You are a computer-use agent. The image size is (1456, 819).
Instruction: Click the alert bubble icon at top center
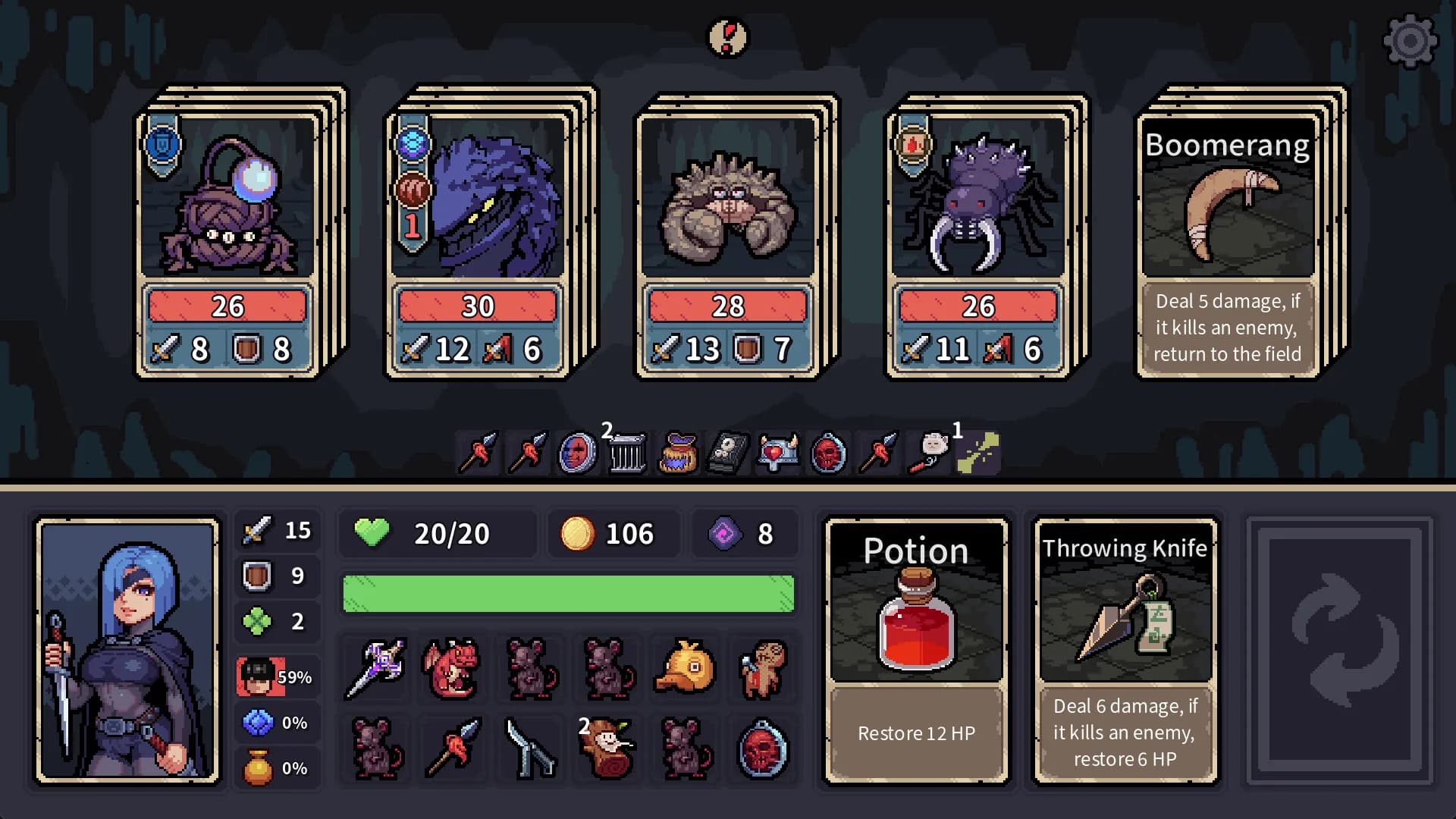click(x=728, y=37)
